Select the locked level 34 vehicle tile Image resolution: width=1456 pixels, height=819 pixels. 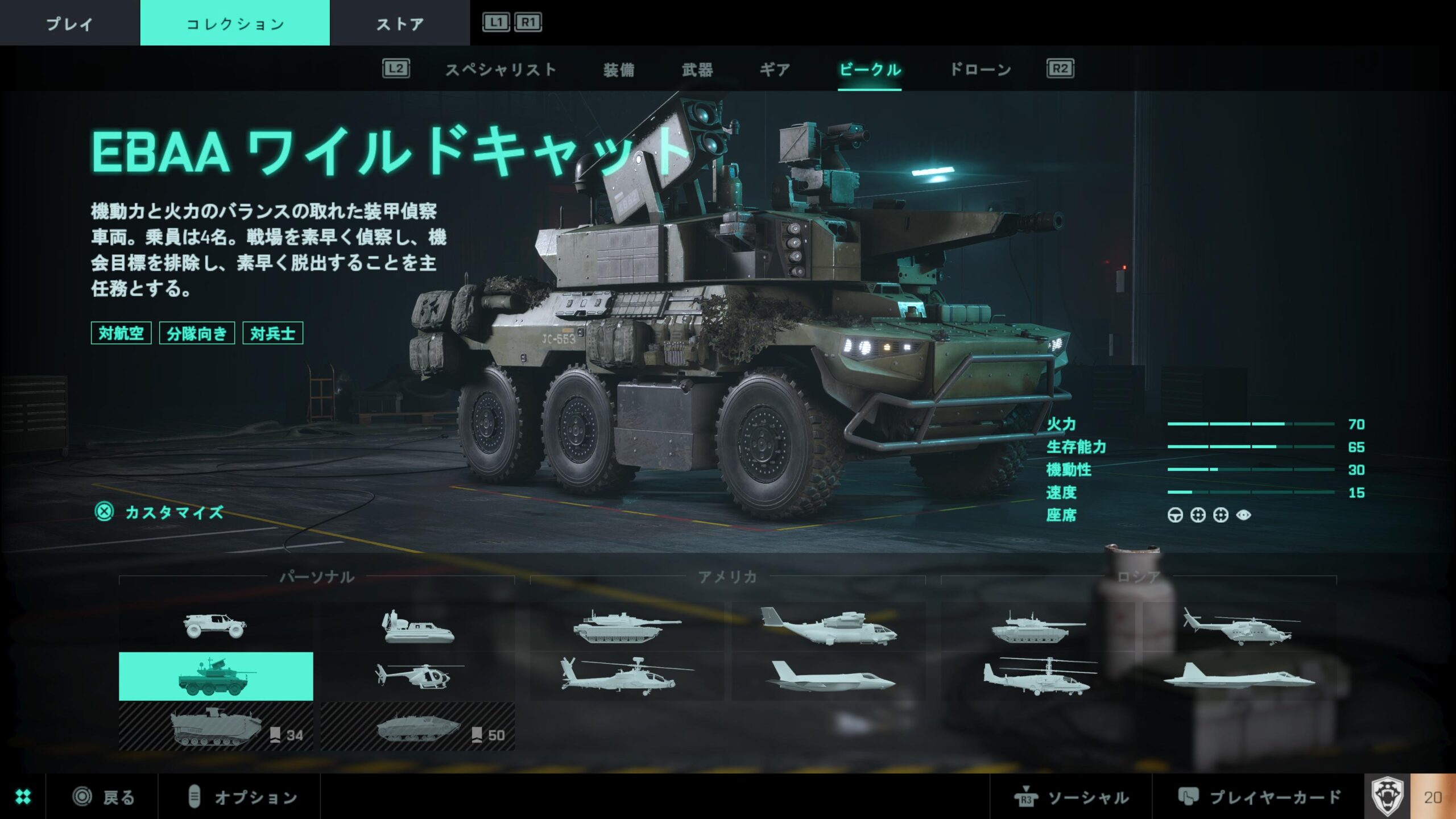(216, 727)
